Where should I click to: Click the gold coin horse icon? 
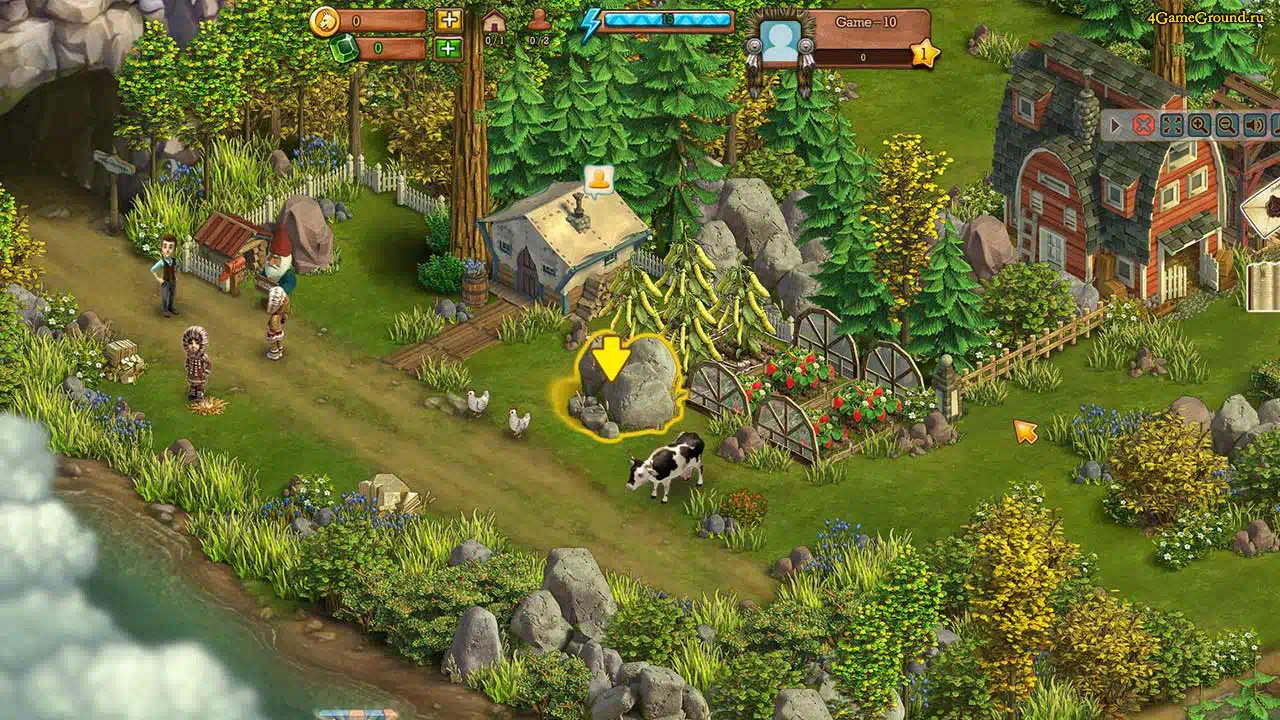324,21
